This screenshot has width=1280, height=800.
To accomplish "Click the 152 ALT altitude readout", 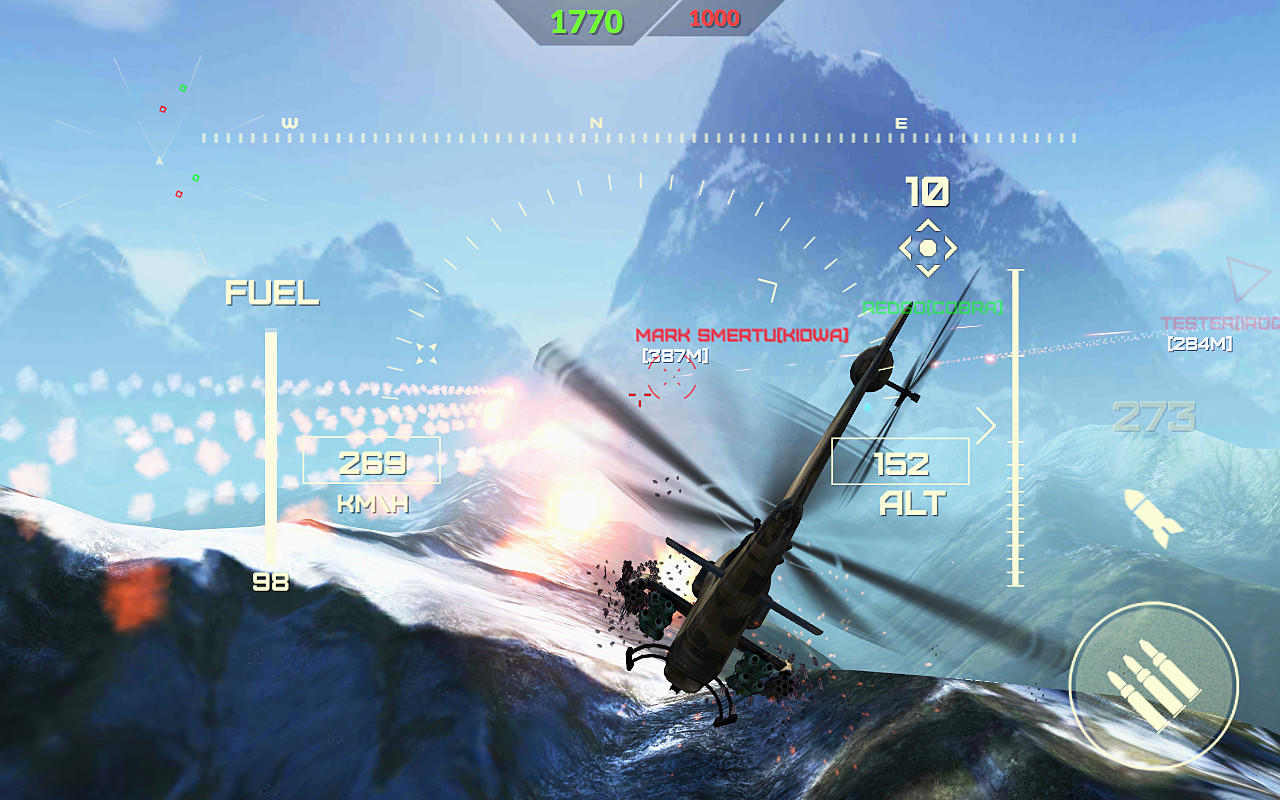I will point(900,463).
